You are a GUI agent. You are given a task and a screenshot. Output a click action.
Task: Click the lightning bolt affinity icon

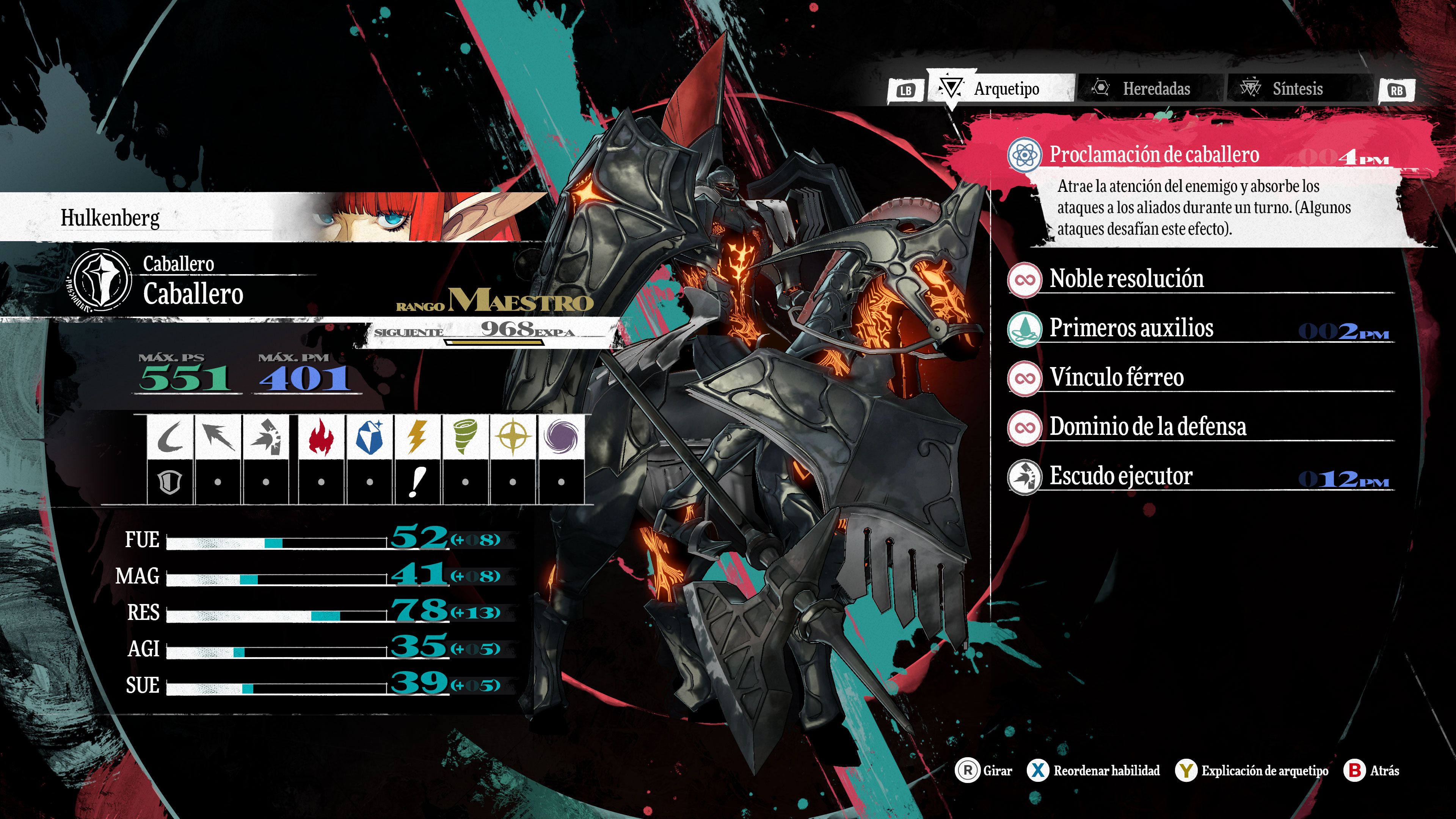click(x=417, y=437)
